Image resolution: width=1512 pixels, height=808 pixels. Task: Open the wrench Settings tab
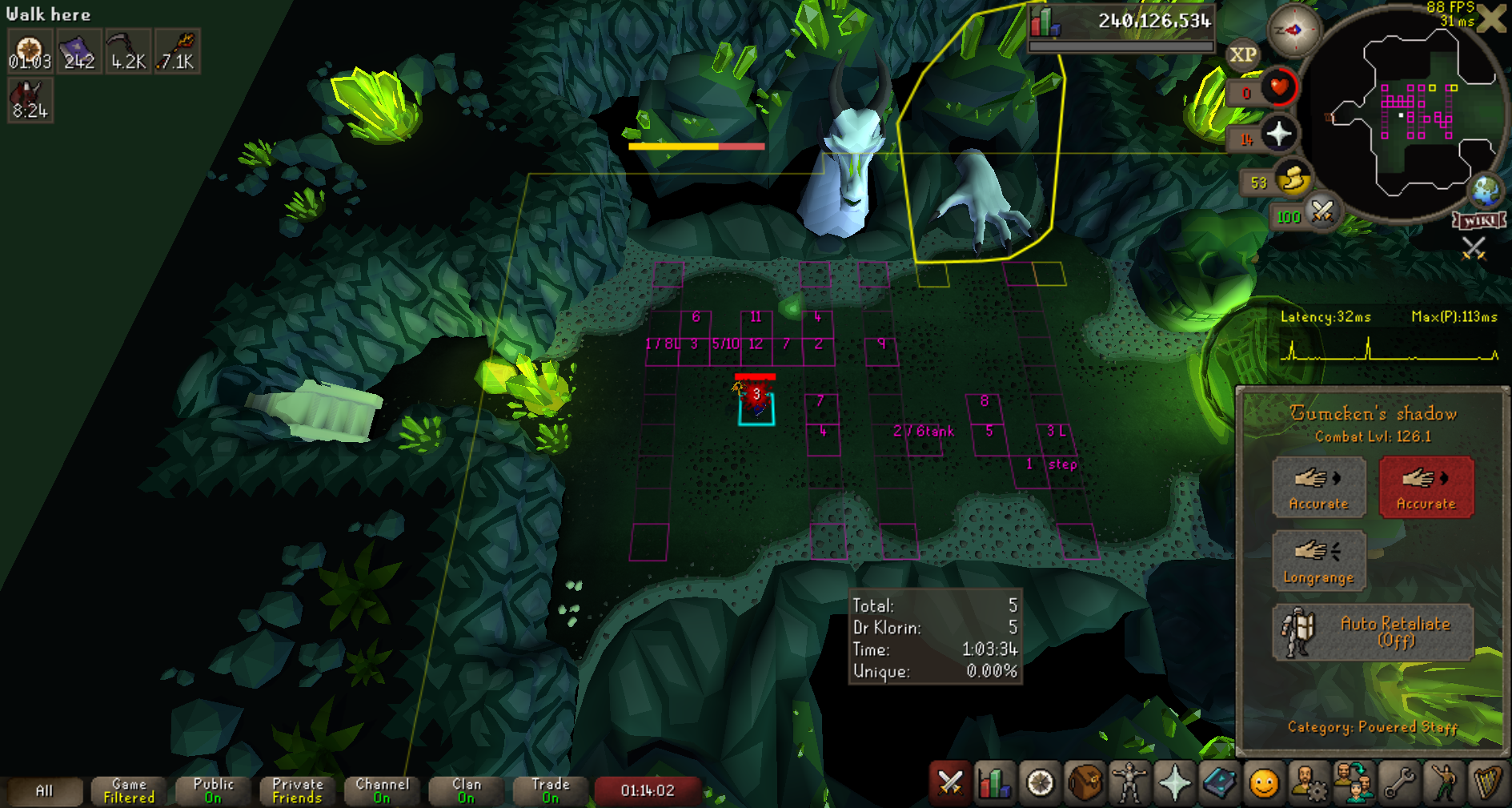(1399, 782)
